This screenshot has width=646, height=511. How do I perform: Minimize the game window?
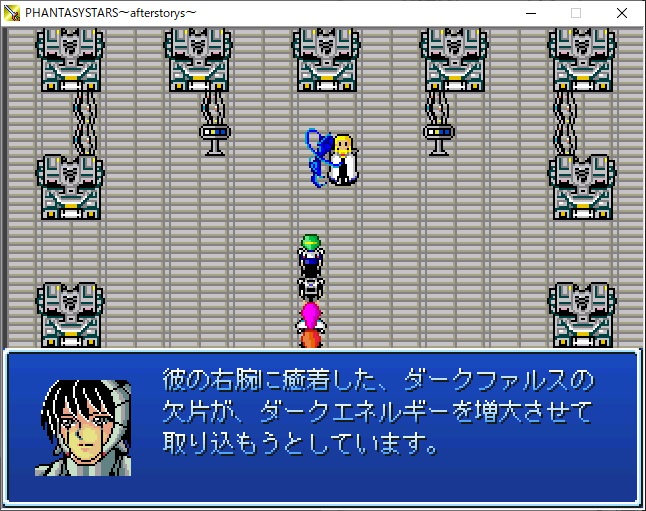coord(530,13)
